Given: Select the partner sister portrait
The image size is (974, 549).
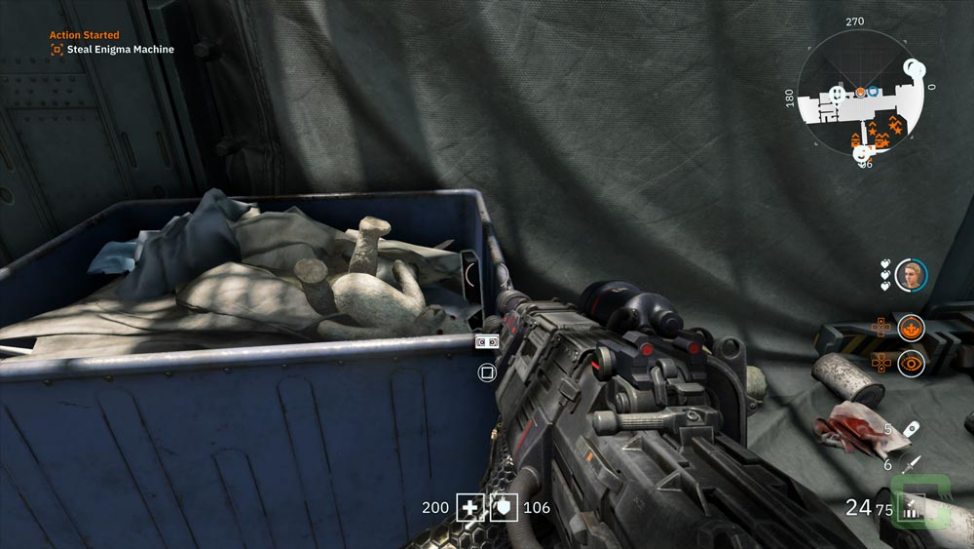Looking at the screenshot, I should [910, 275].
